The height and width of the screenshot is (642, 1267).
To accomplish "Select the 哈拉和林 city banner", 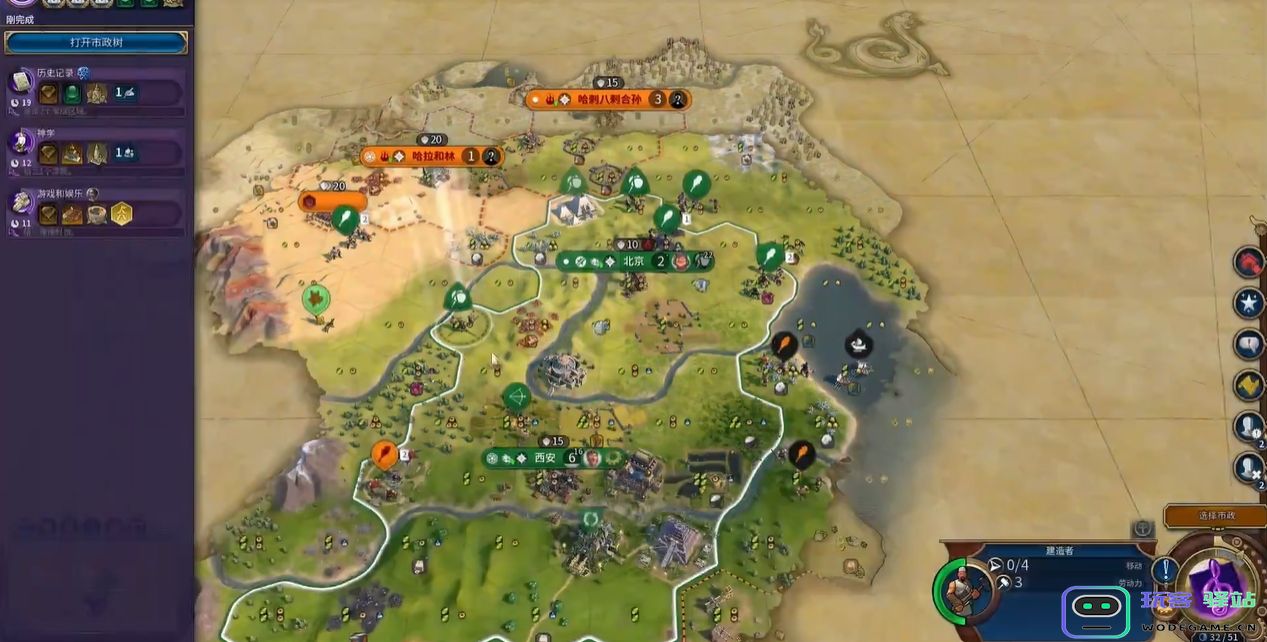I will [x=432, y=156].
